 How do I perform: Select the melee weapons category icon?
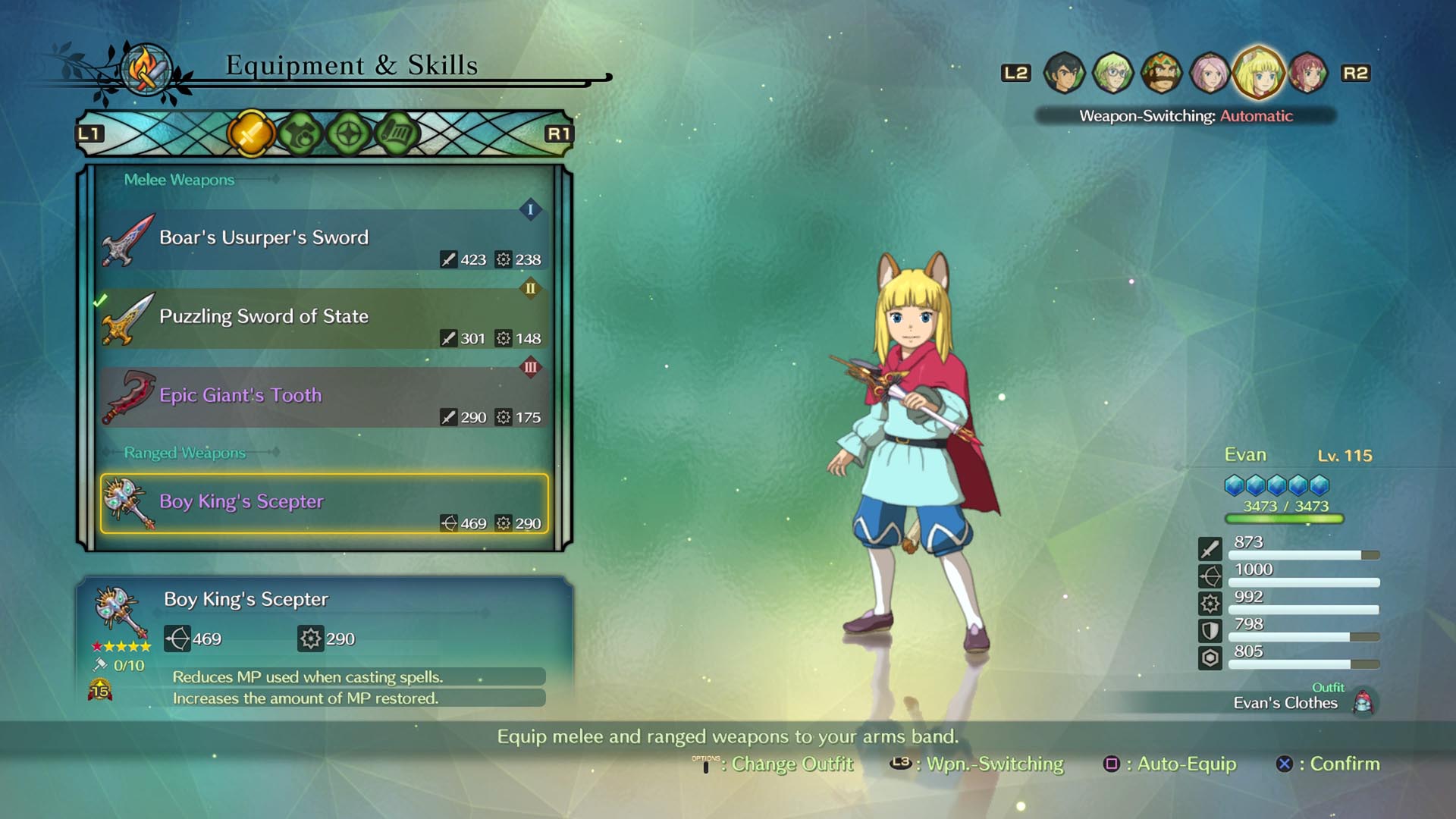pos(250,130)
